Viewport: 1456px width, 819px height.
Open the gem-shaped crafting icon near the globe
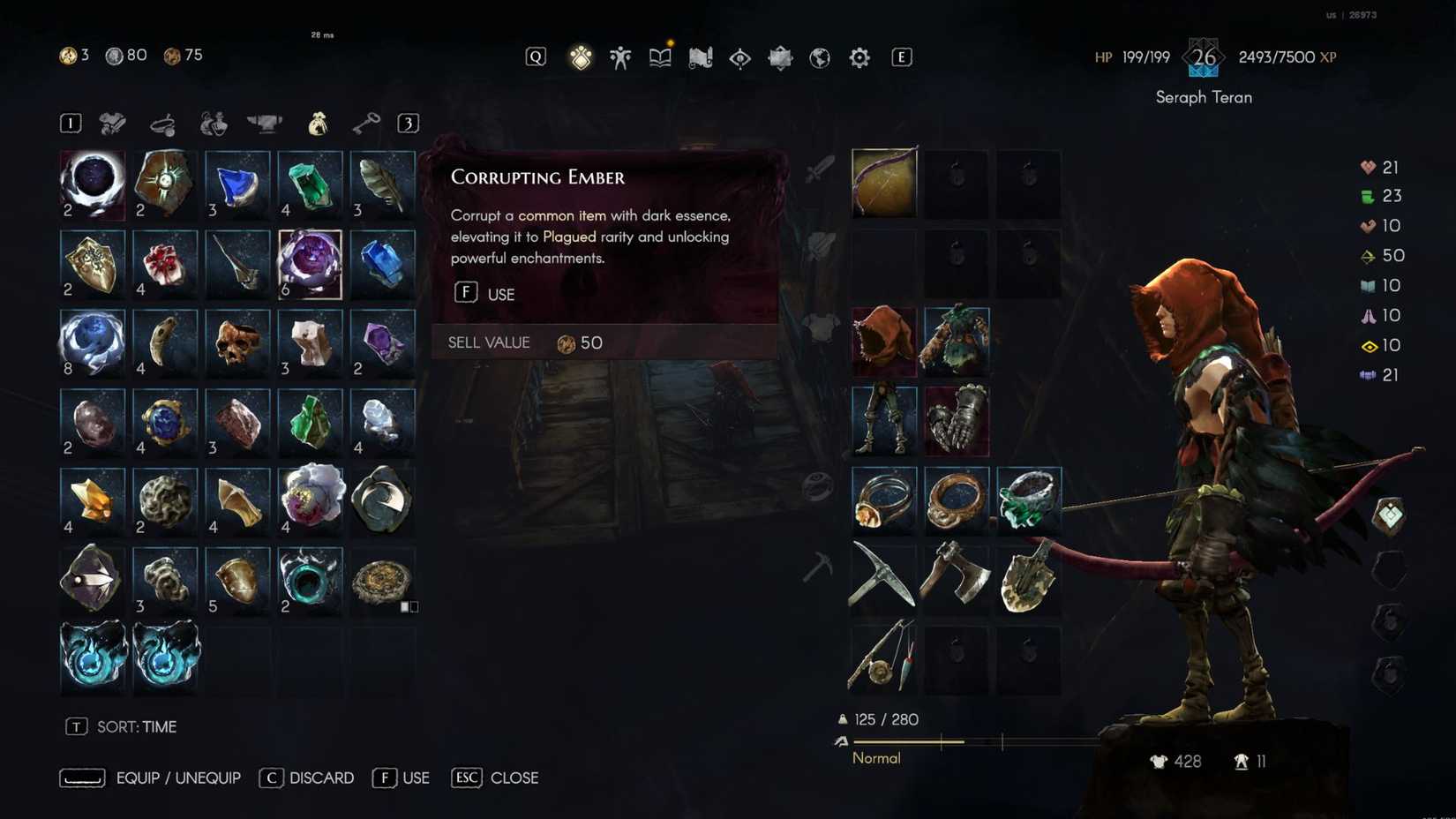point(779,56)
